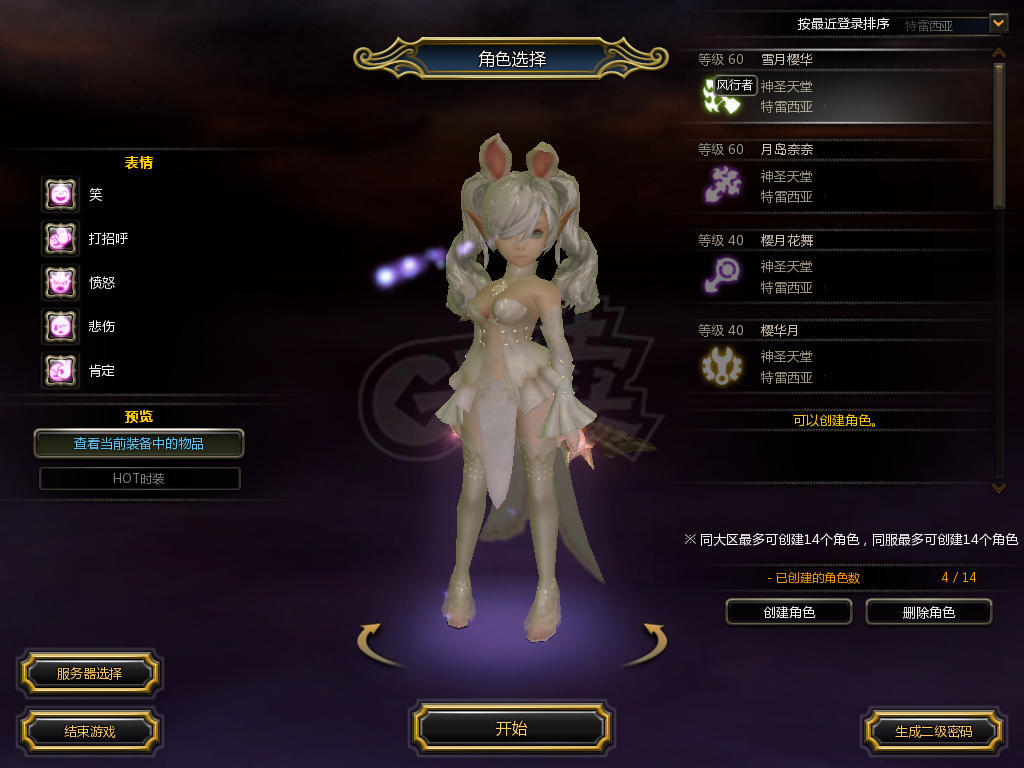Select level 60 character 雪月樱华
Image resolution: width=1024 pixels, height=768 pixels.
[840, 87]
